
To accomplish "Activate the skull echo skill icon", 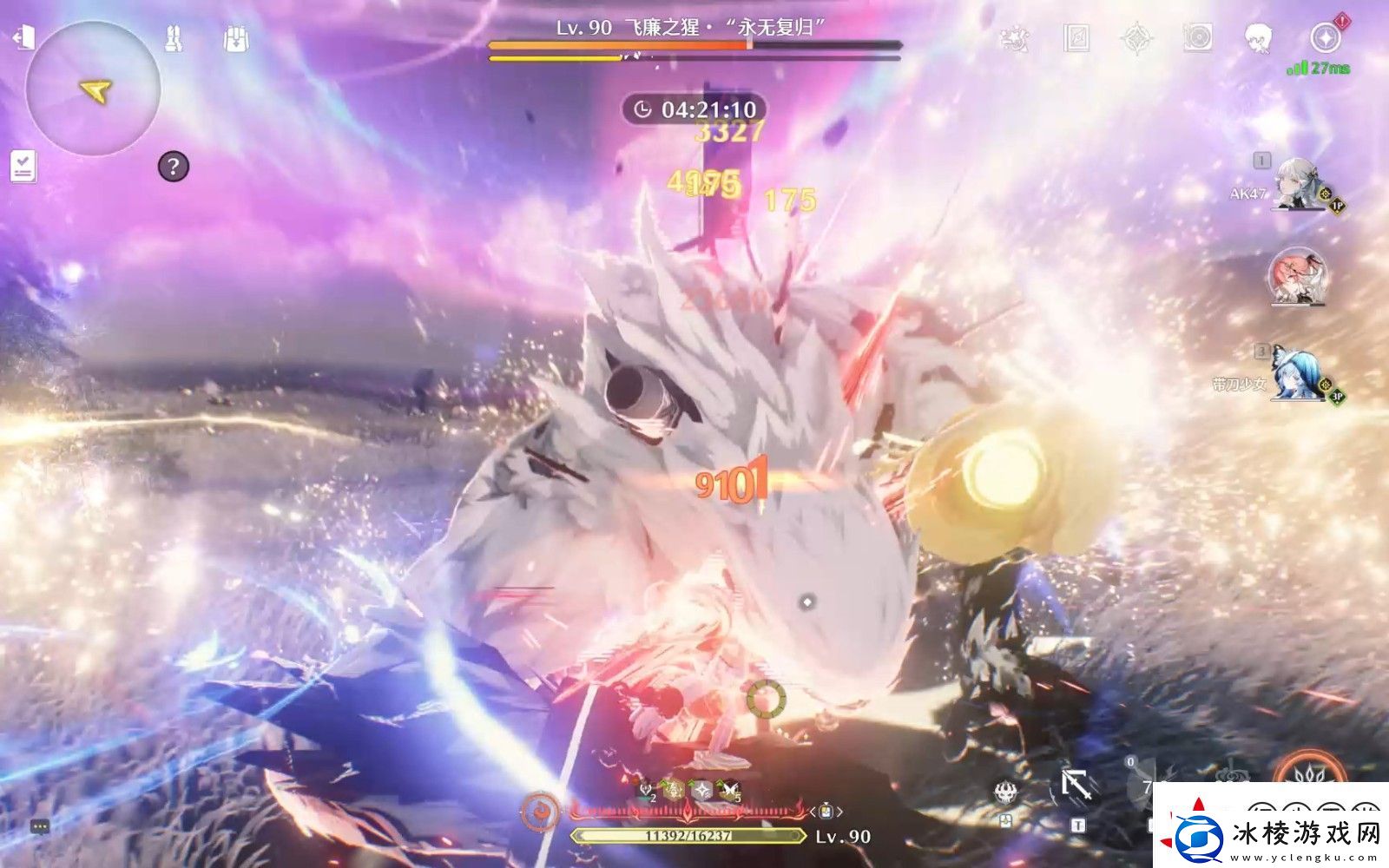I will coord(1006,792).
